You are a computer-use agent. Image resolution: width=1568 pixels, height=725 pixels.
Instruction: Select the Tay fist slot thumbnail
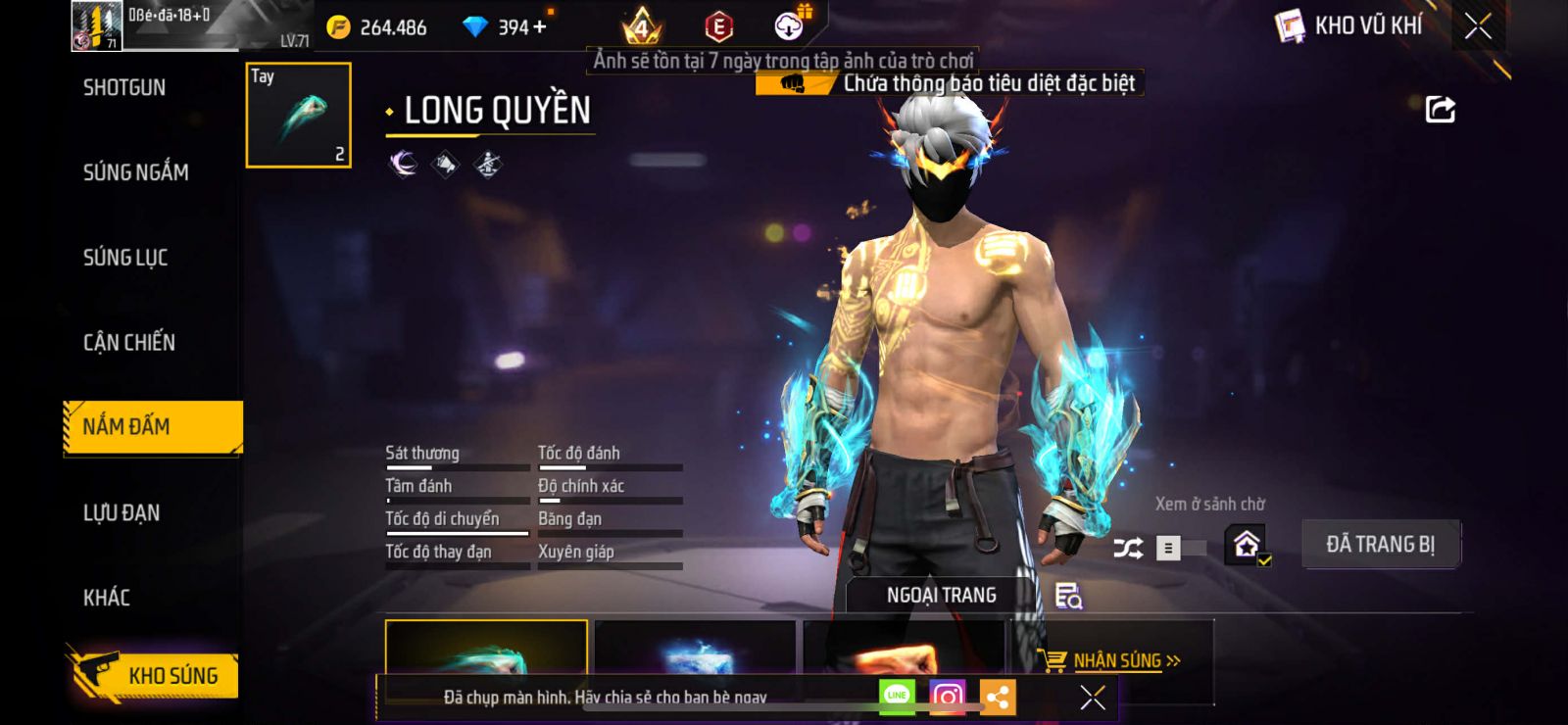pyautogui.click(x=298, y=115)
